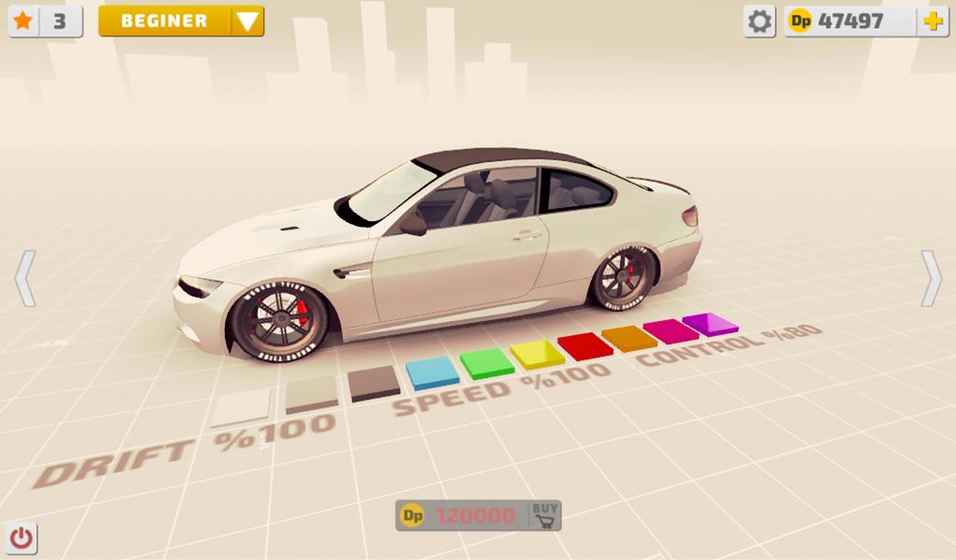This screenshot has height=560, width=956.
Task: Click the star level badge
Action: coord(45,21)
